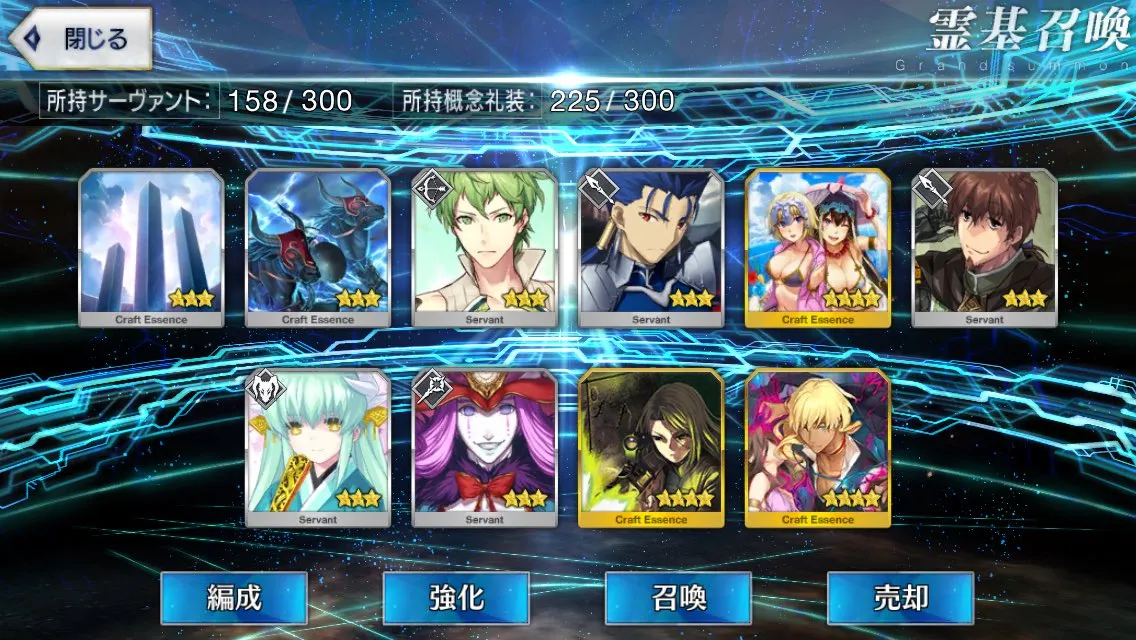Tap the 召喚 summon button
This screenshot has width=1136, height=640.
(678, 598)
